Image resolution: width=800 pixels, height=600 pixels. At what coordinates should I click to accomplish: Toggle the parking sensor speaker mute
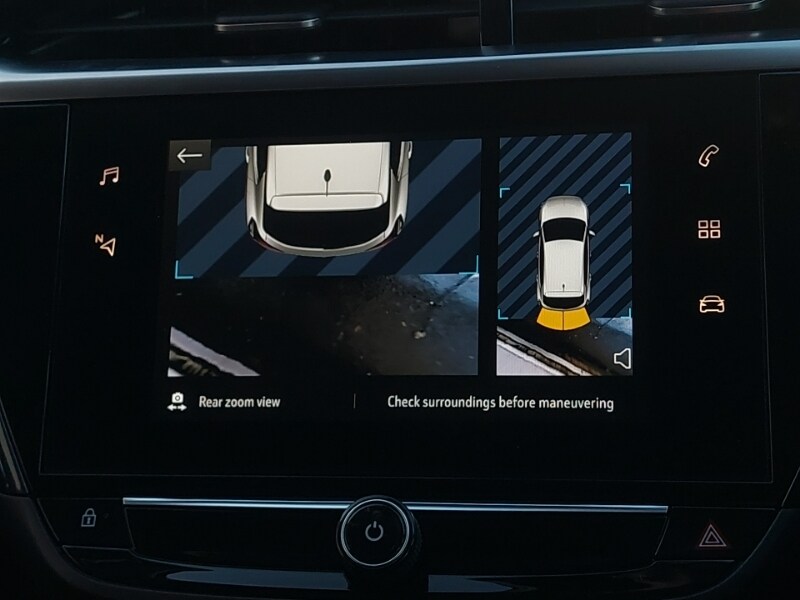(622, 358)
